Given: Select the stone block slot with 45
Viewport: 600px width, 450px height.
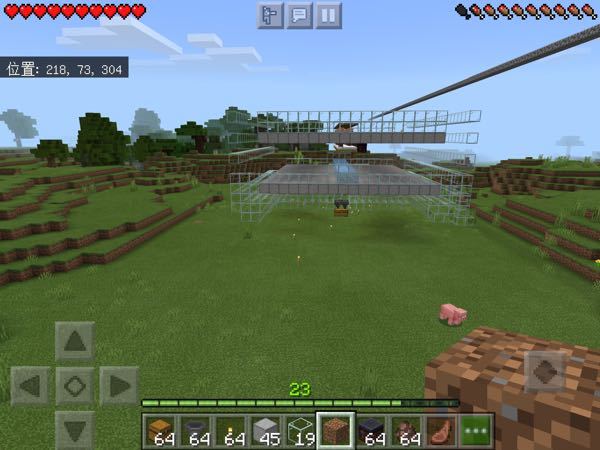Looking at the screenshot, I should click(265, 431).
